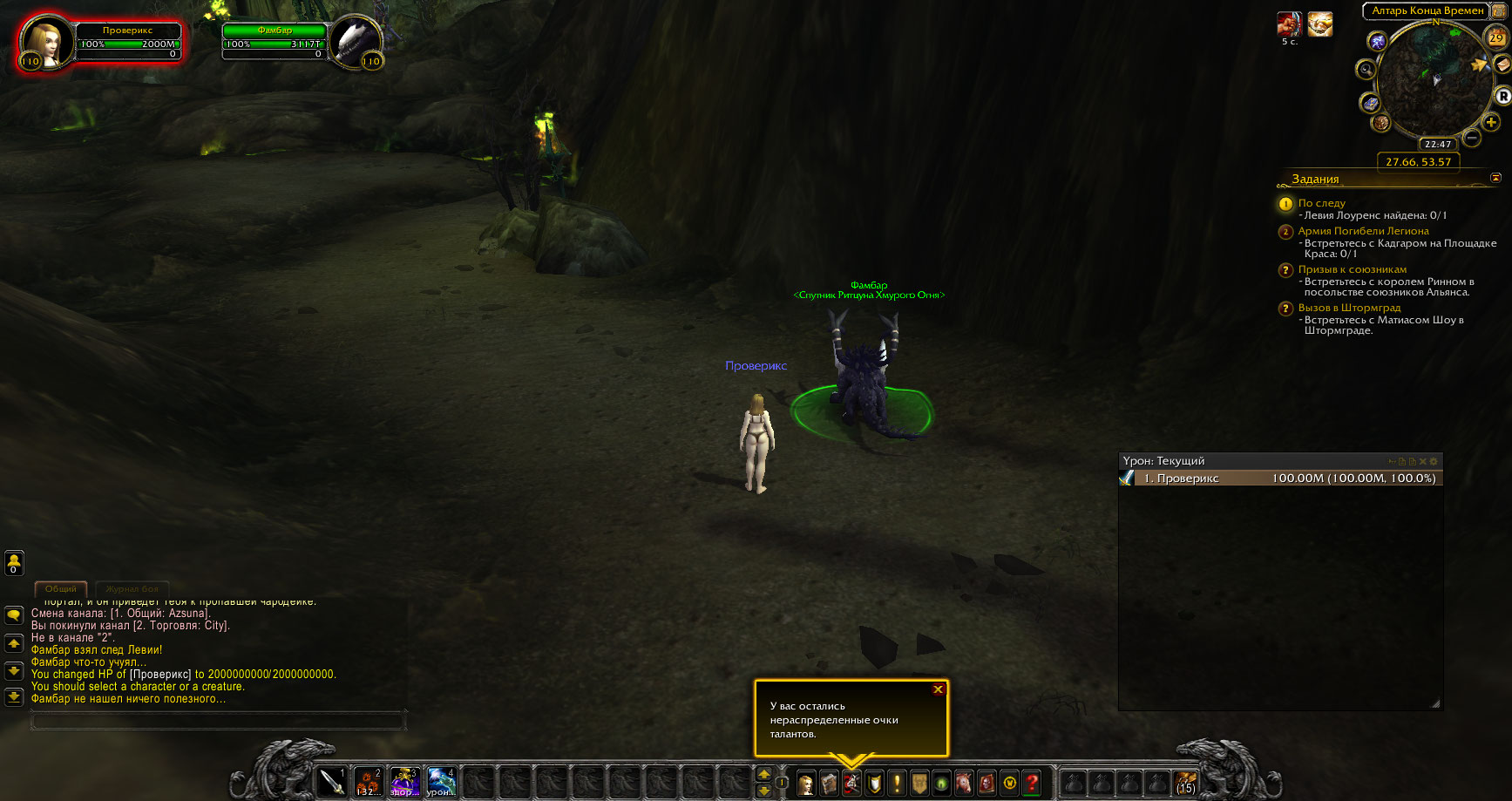1512x801 pixels.
Task: Click the minimap's zoom-in plus button
Action: click(x=1491, y=122)
